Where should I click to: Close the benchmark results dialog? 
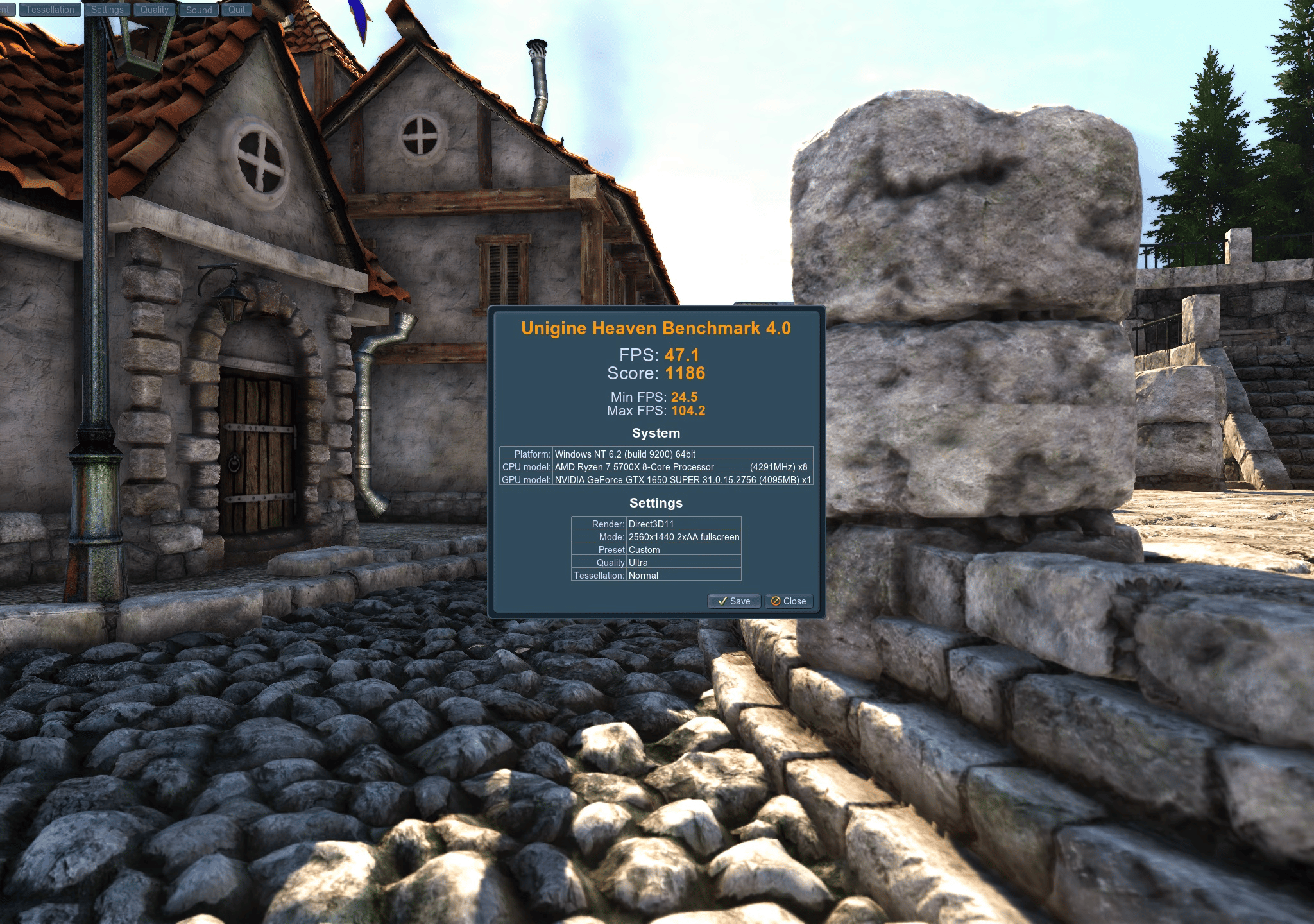pos(789,601)
